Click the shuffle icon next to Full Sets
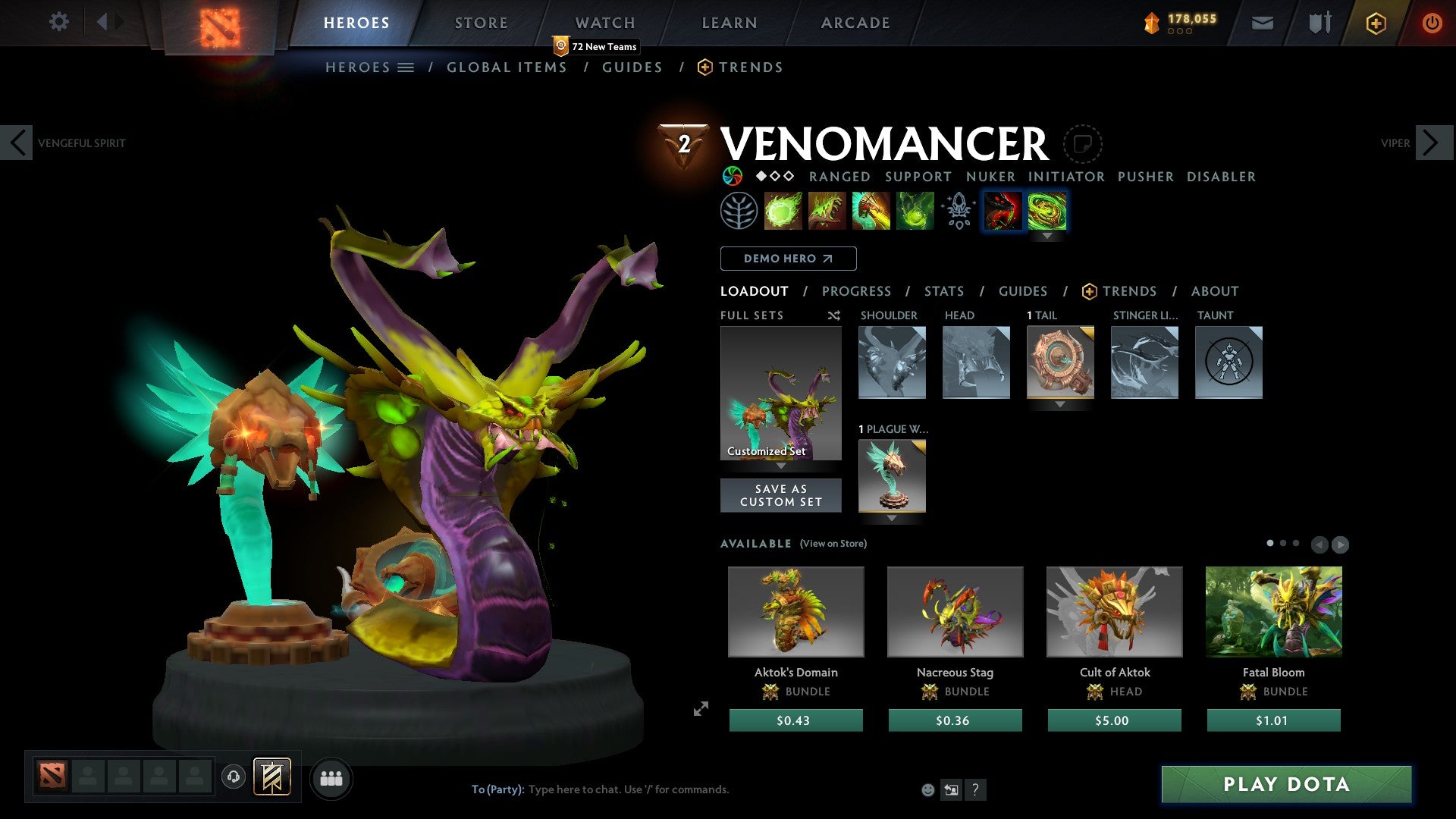 (833, 315)
